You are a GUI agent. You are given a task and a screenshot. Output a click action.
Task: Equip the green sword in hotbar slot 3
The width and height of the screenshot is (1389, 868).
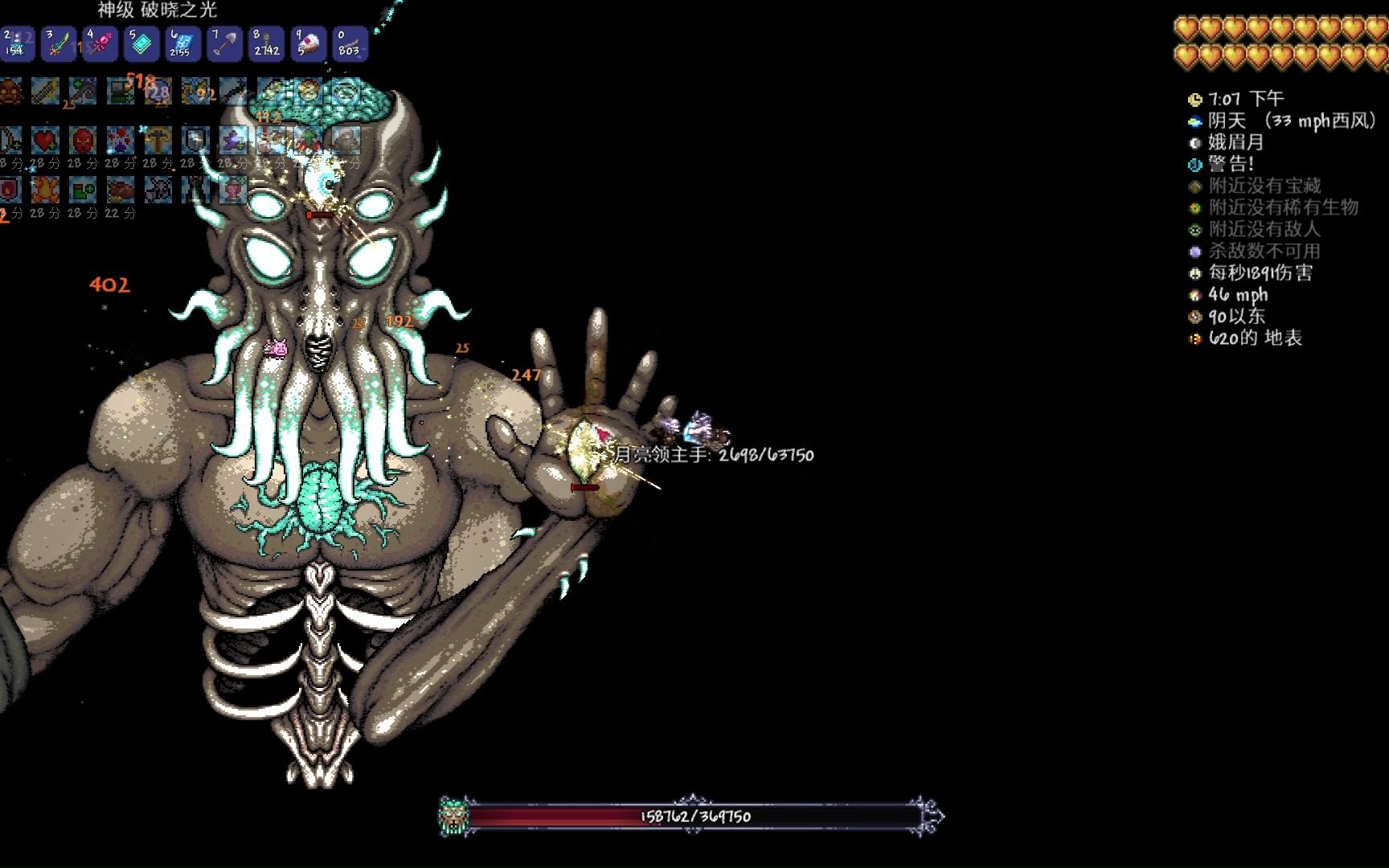(x=58, y=43)
